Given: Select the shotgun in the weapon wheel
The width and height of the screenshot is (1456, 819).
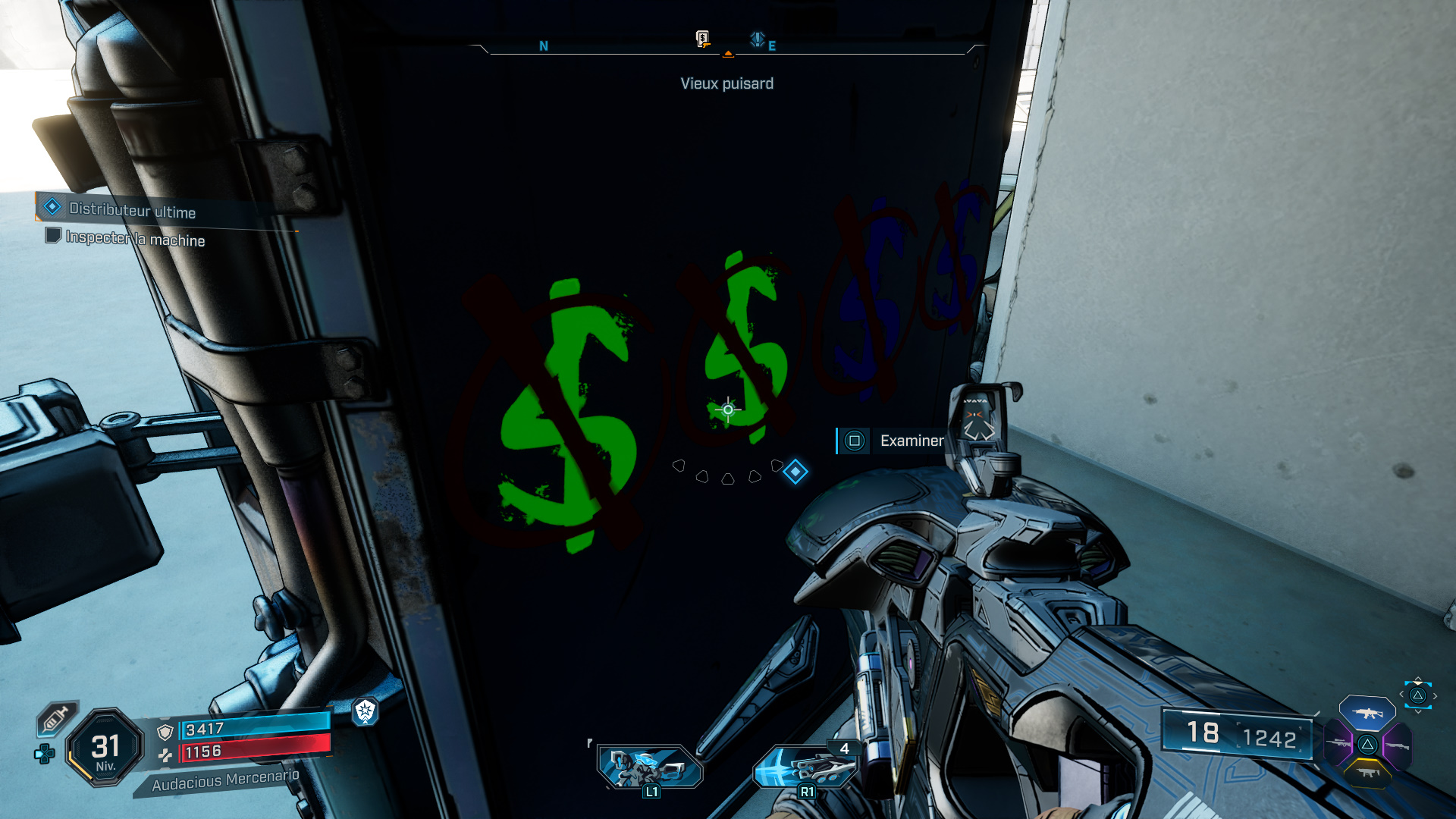Looking at the screenshot, I should [x=1398, y=746].
